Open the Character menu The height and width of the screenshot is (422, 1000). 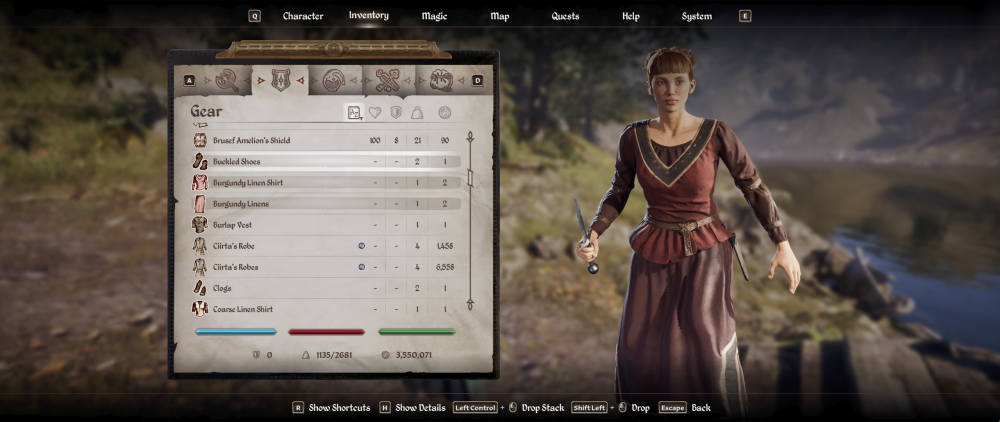[303, 16]
